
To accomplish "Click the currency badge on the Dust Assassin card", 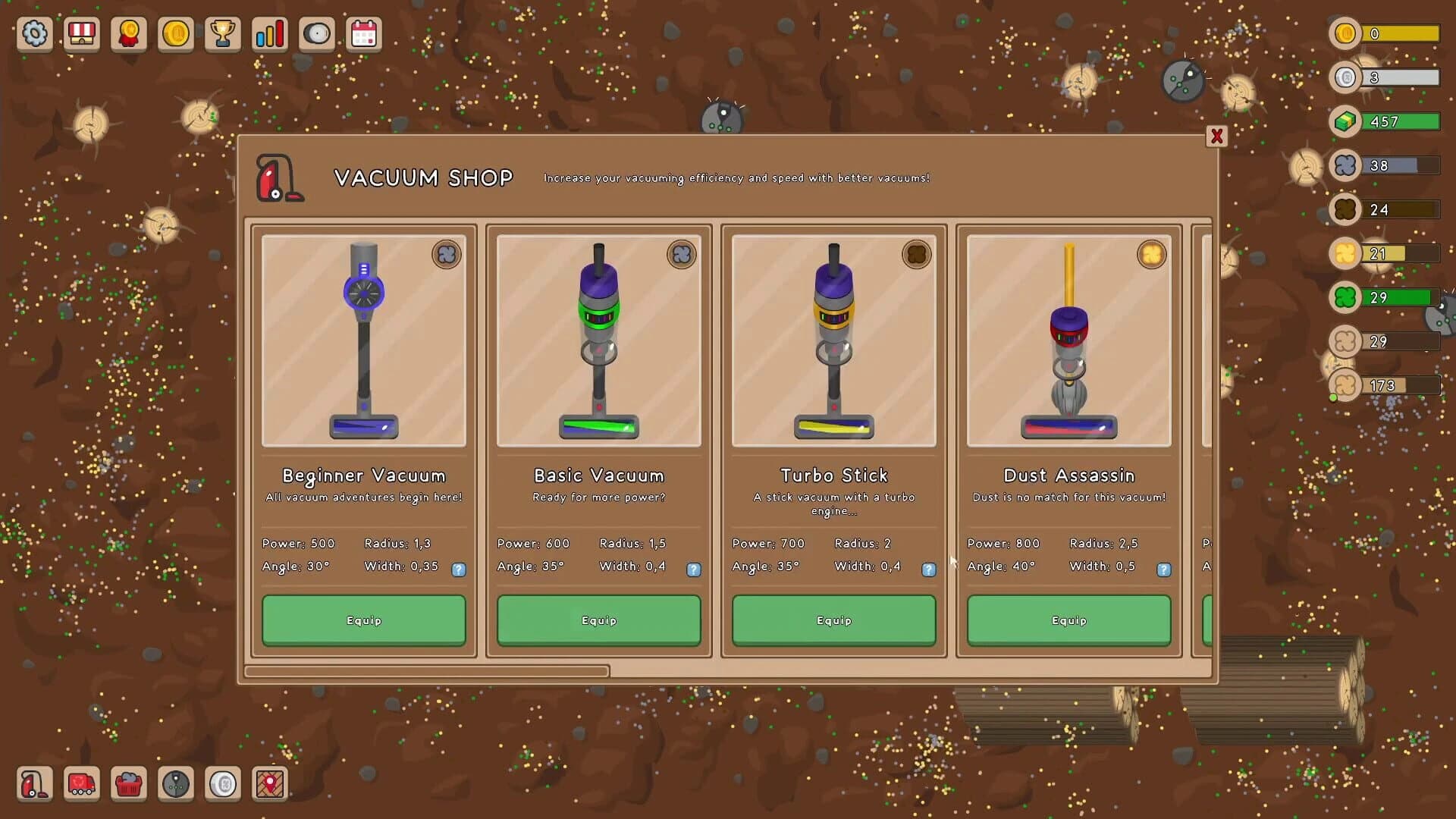I will pyautogui.click(x=1152, y=255).
